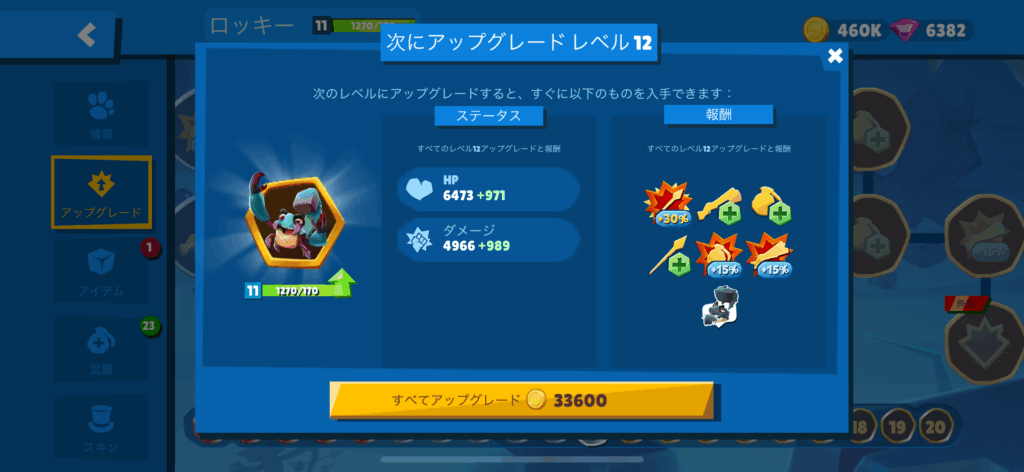Jump to level node 20
Image resolution: width=1024 pixels, height=472 pixels.
point(935,426)
